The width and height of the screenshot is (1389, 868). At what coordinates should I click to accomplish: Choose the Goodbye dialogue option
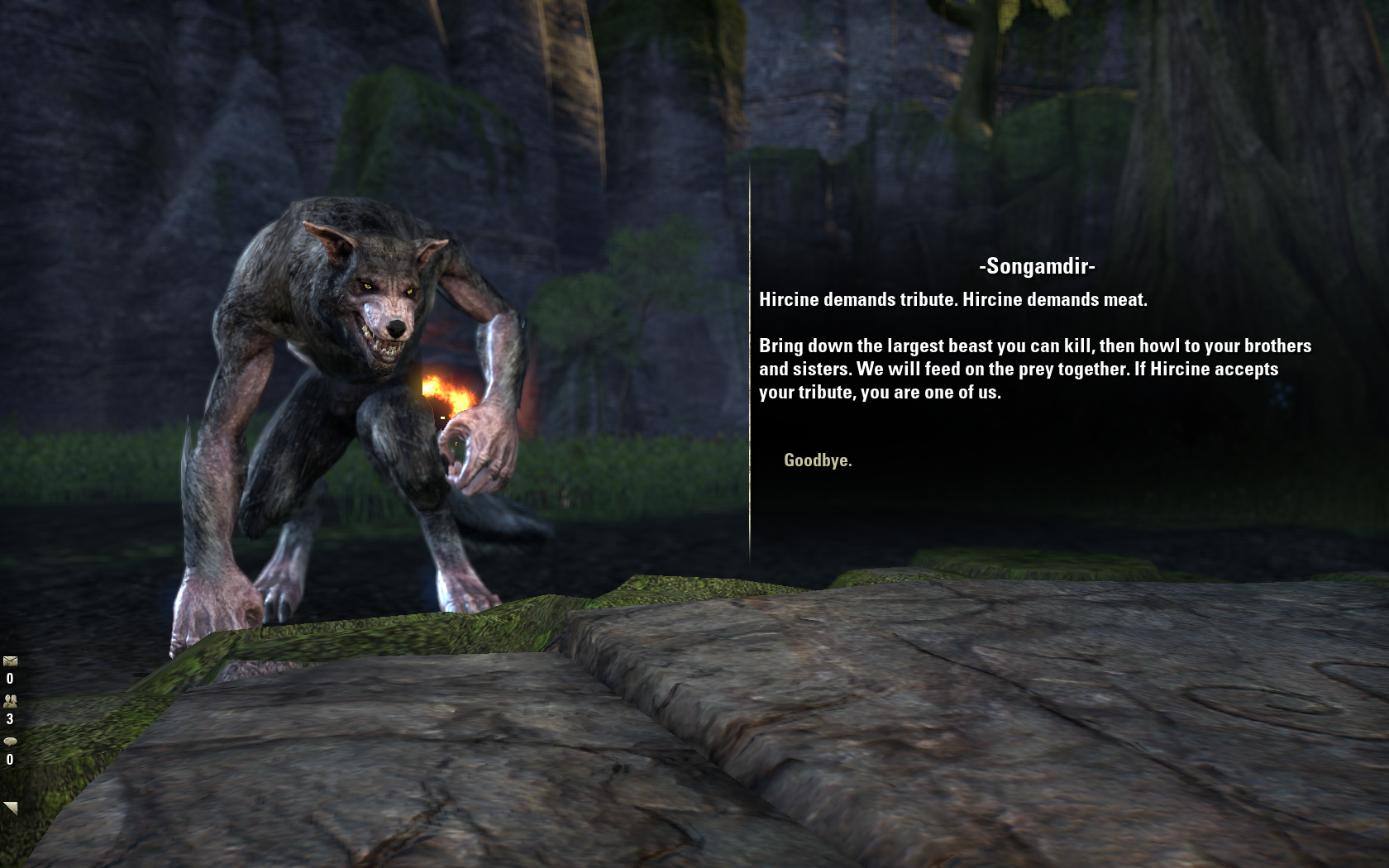(x=817, y=460)
